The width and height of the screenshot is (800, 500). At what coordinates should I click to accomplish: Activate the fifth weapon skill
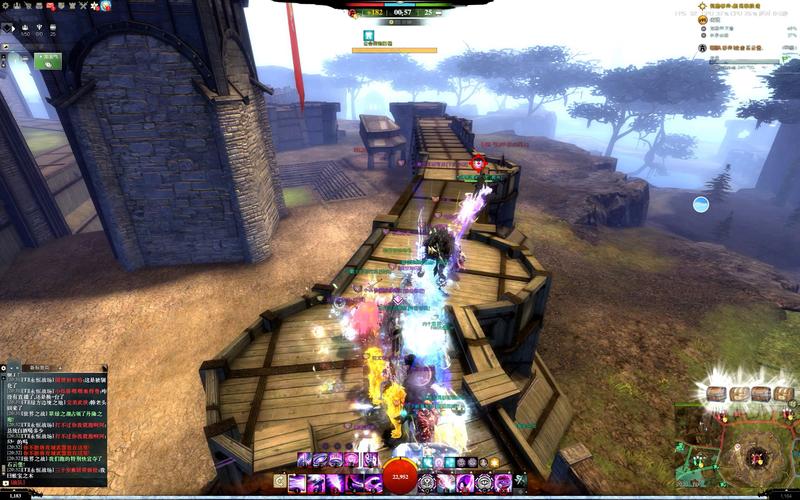click(x=372, y=482)
